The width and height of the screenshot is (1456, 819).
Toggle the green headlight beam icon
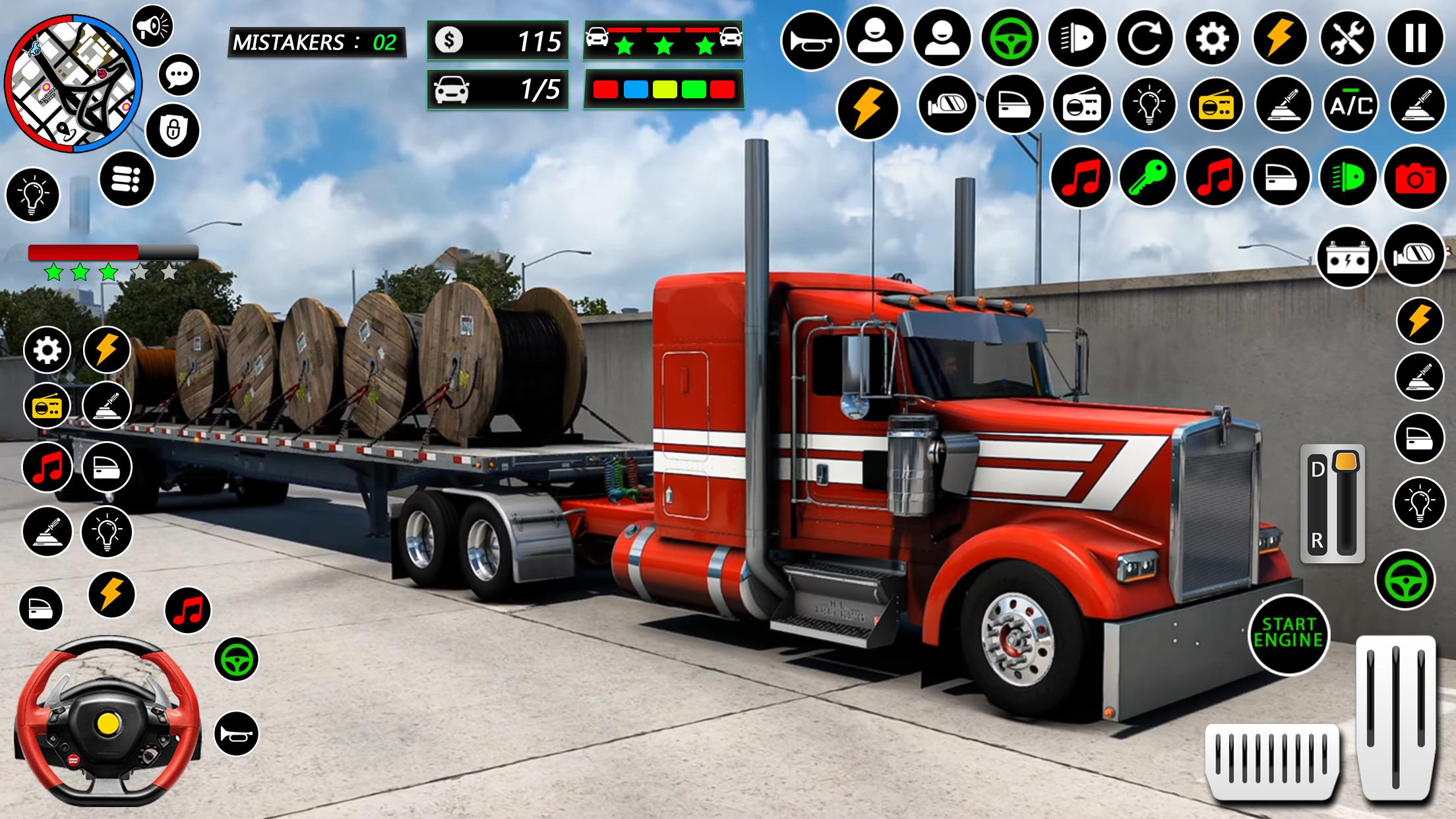pyautogui.click(x=1347, y=177)
